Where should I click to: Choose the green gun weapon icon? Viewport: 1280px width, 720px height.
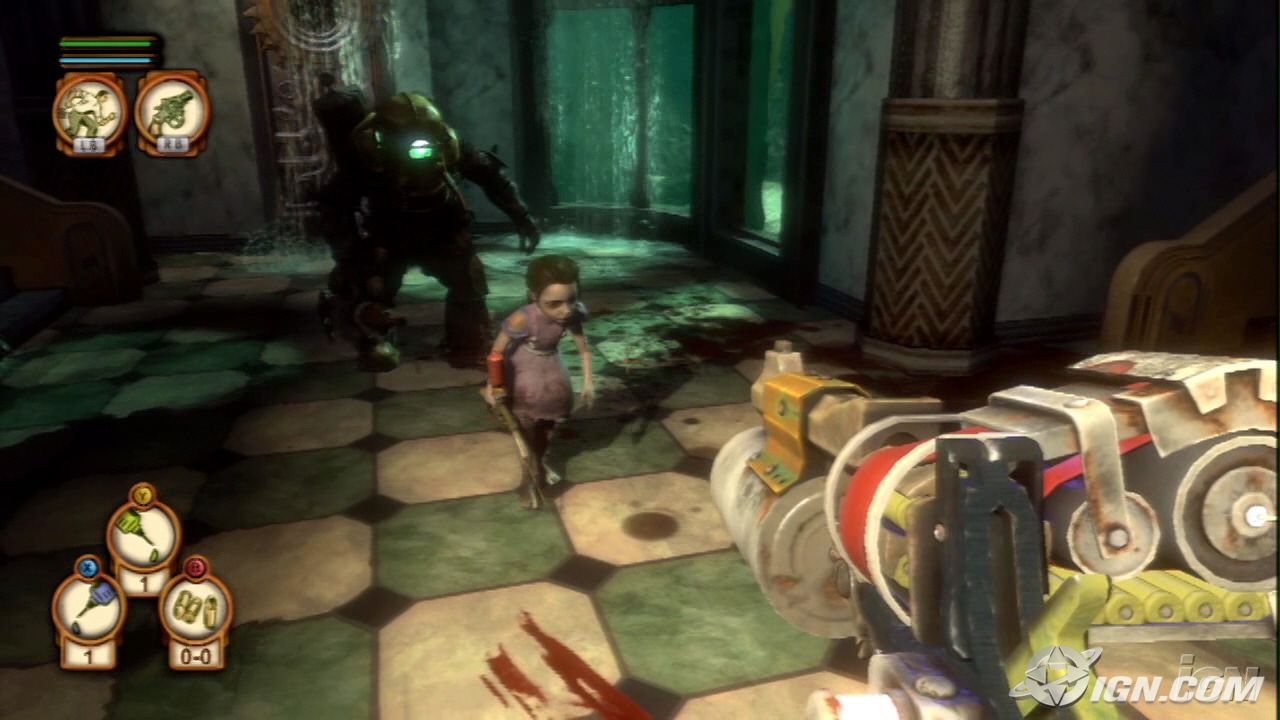tap(171, 107)
